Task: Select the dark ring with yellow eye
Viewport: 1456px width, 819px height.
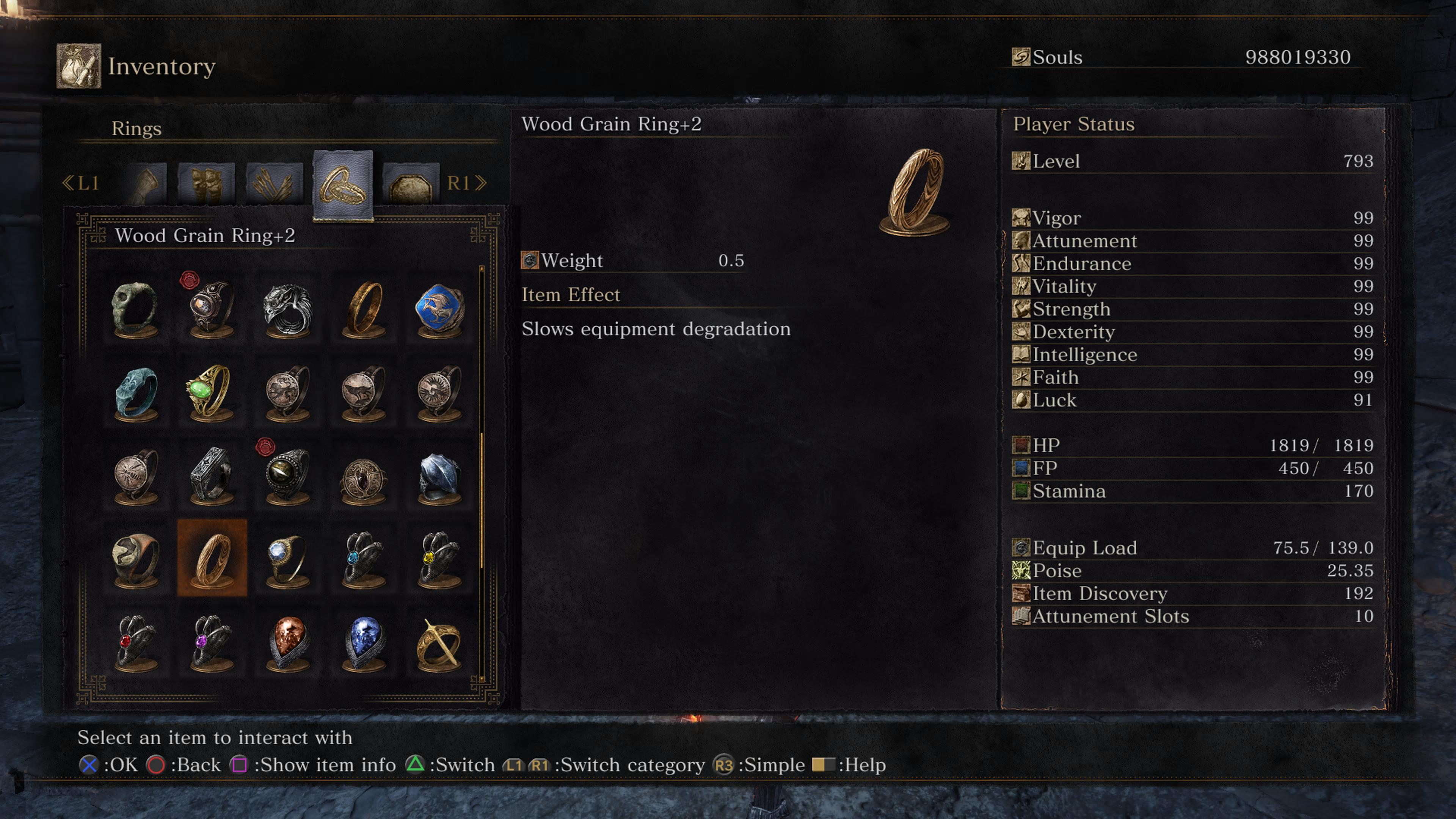Action: click(288, 475)
